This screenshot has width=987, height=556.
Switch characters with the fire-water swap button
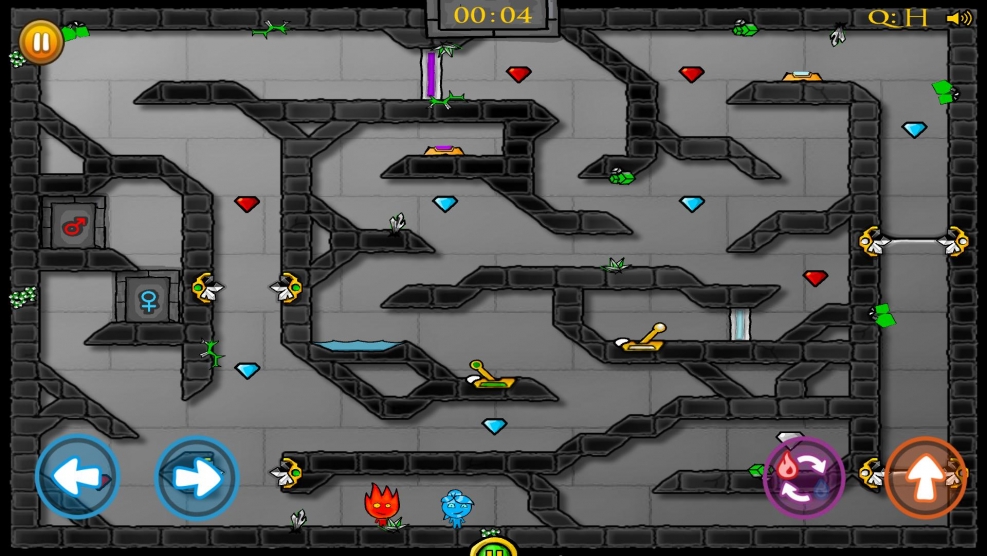click(804, 477)
